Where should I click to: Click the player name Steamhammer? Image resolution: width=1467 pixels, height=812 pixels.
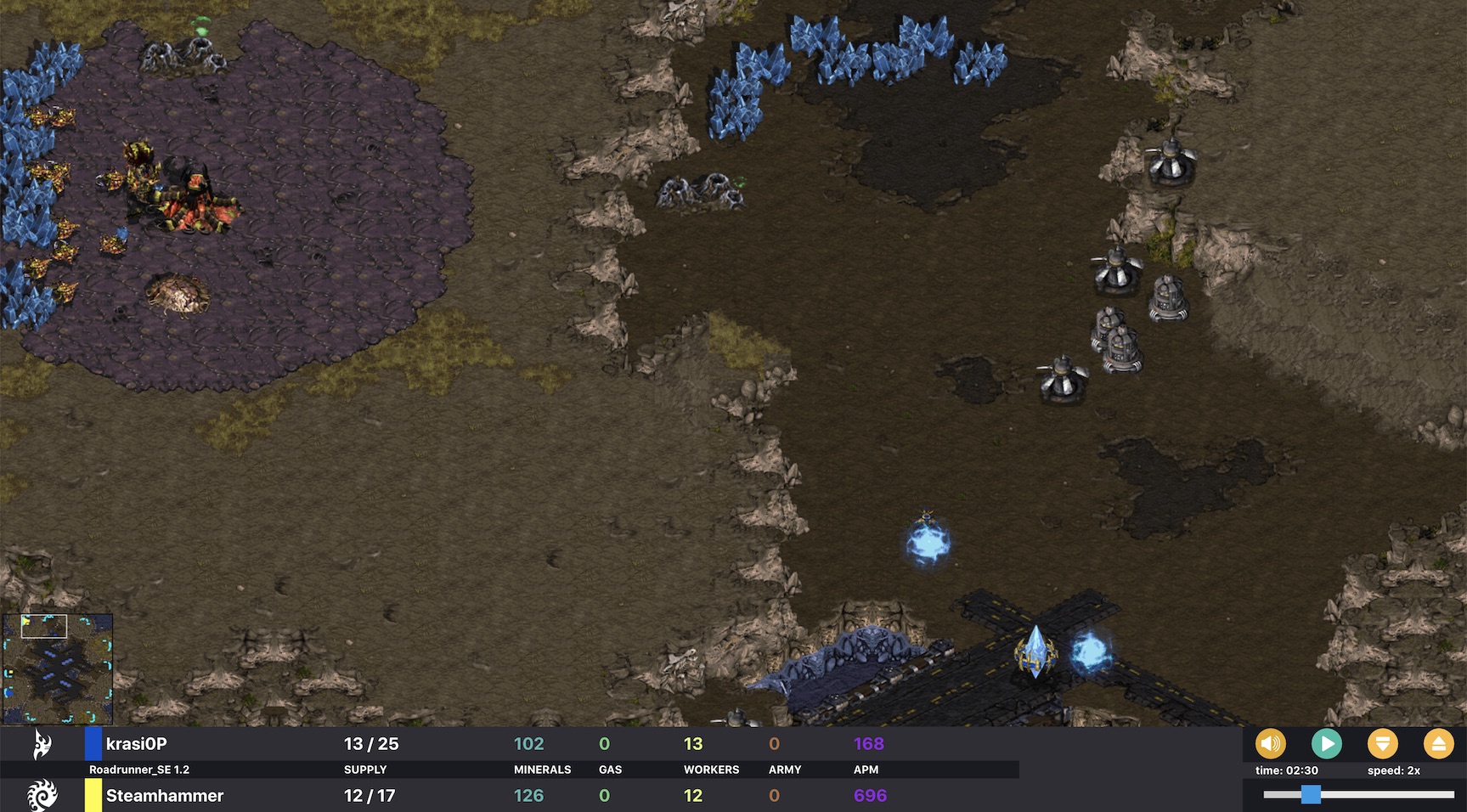tap(163, 796)
